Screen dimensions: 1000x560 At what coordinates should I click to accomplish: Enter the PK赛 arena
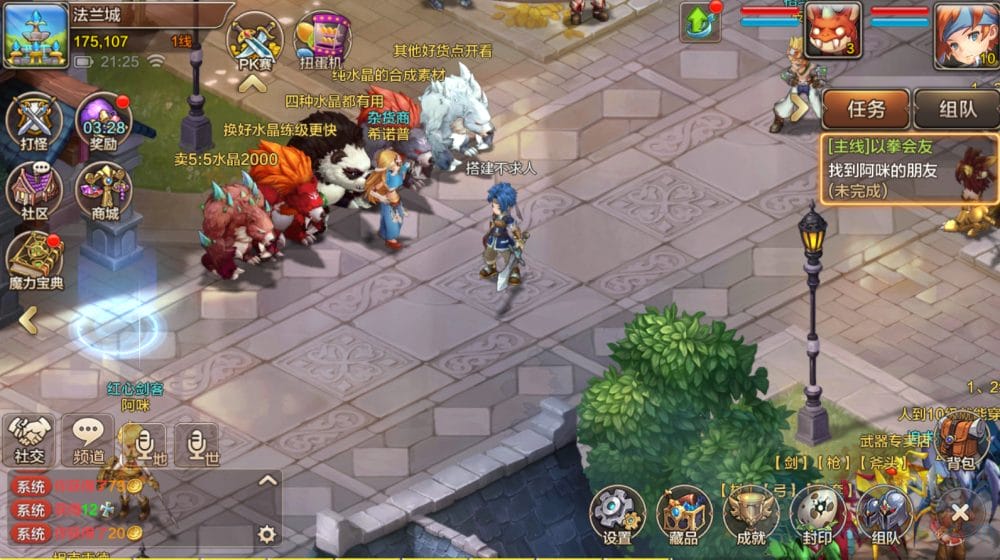click(x=255, y=44)
